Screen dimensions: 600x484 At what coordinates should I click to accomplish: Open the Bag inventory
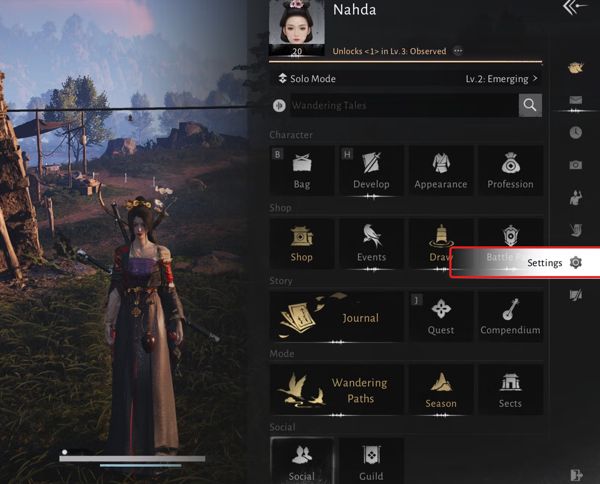tap(302, 170)
